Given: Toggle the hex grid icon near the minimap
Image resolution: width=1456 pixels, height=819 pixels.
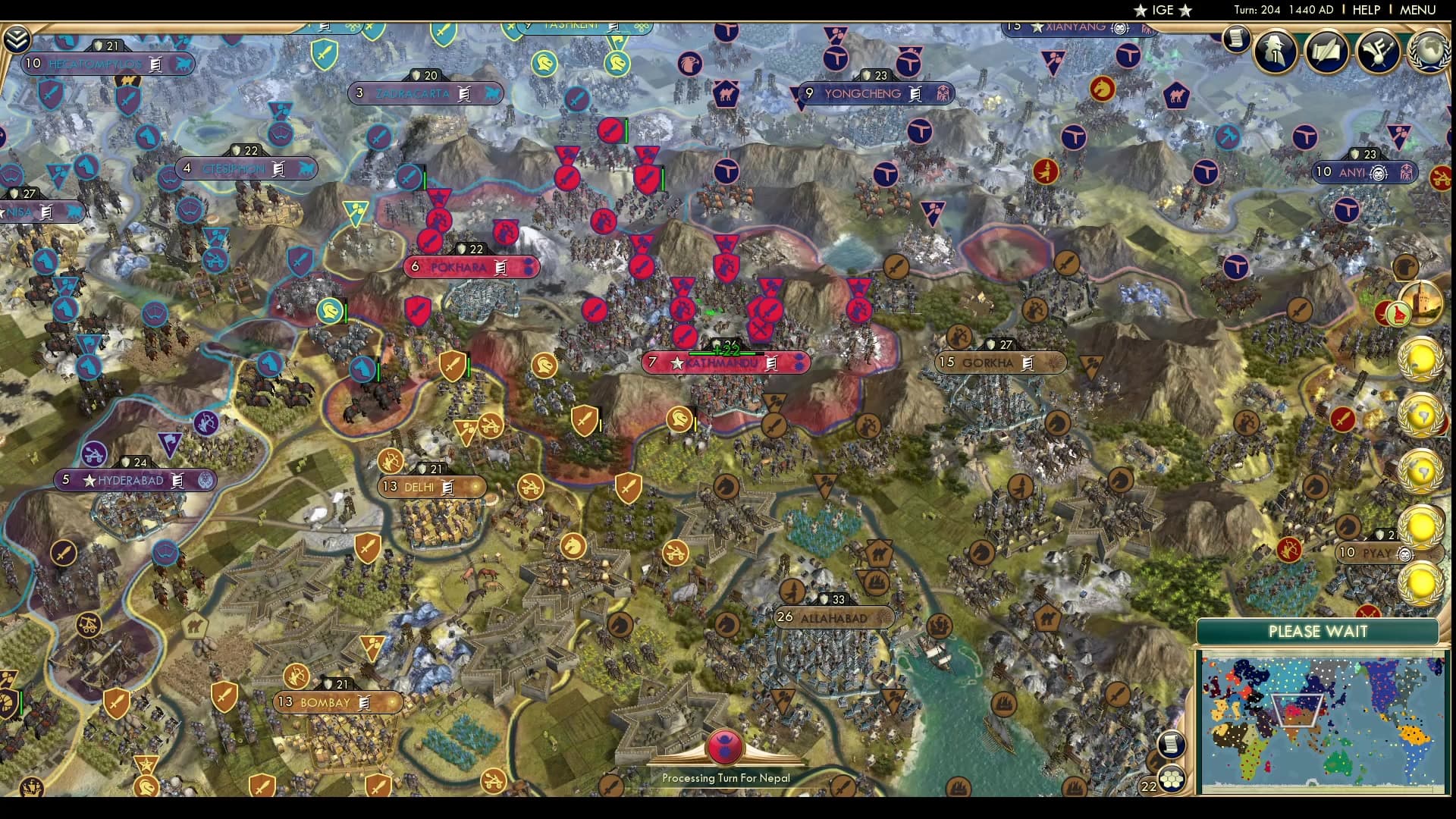Looking at the screenshot, I should pyautogui.click(x=1172, y=780).
